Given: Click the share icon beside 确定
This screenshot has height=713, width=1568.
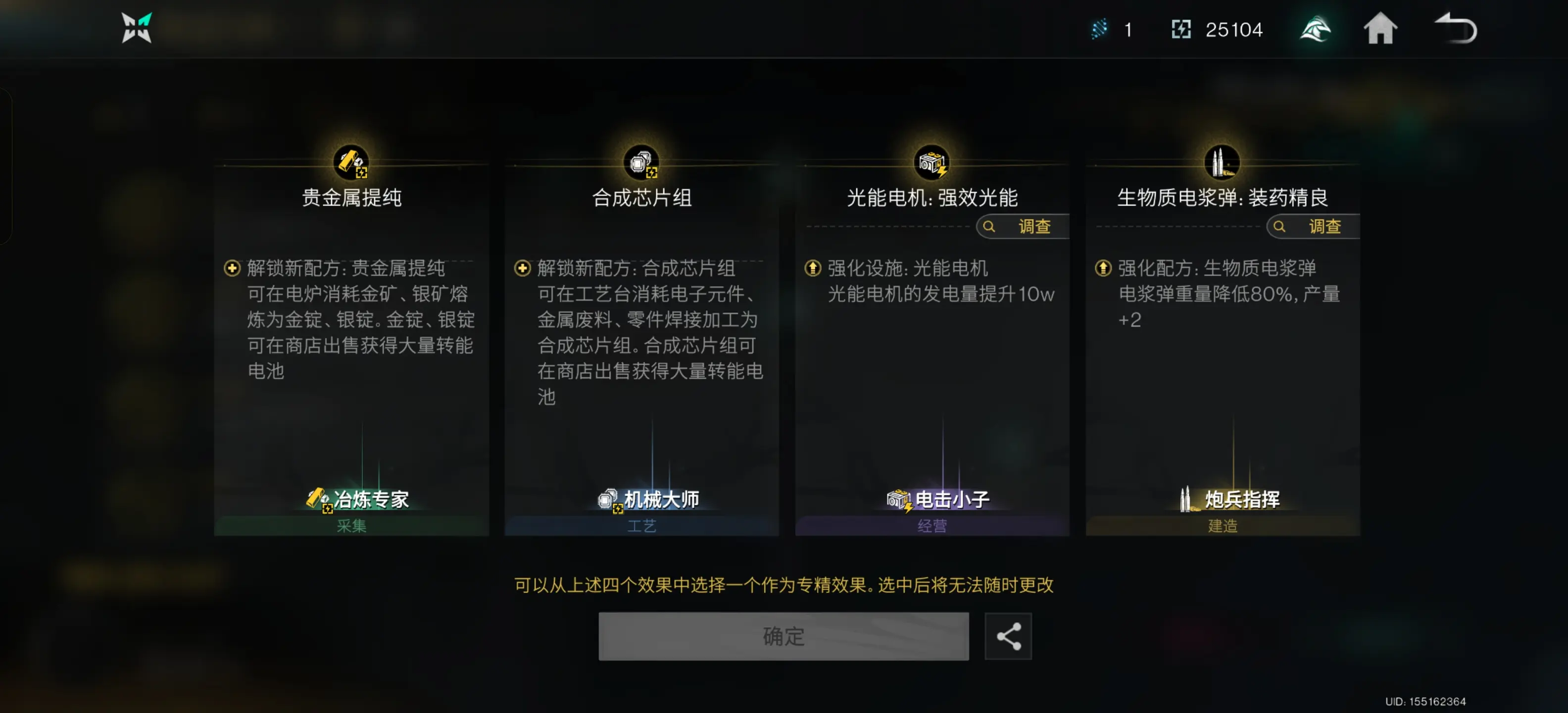Looking at the screenshot, I should point(1008,636).
